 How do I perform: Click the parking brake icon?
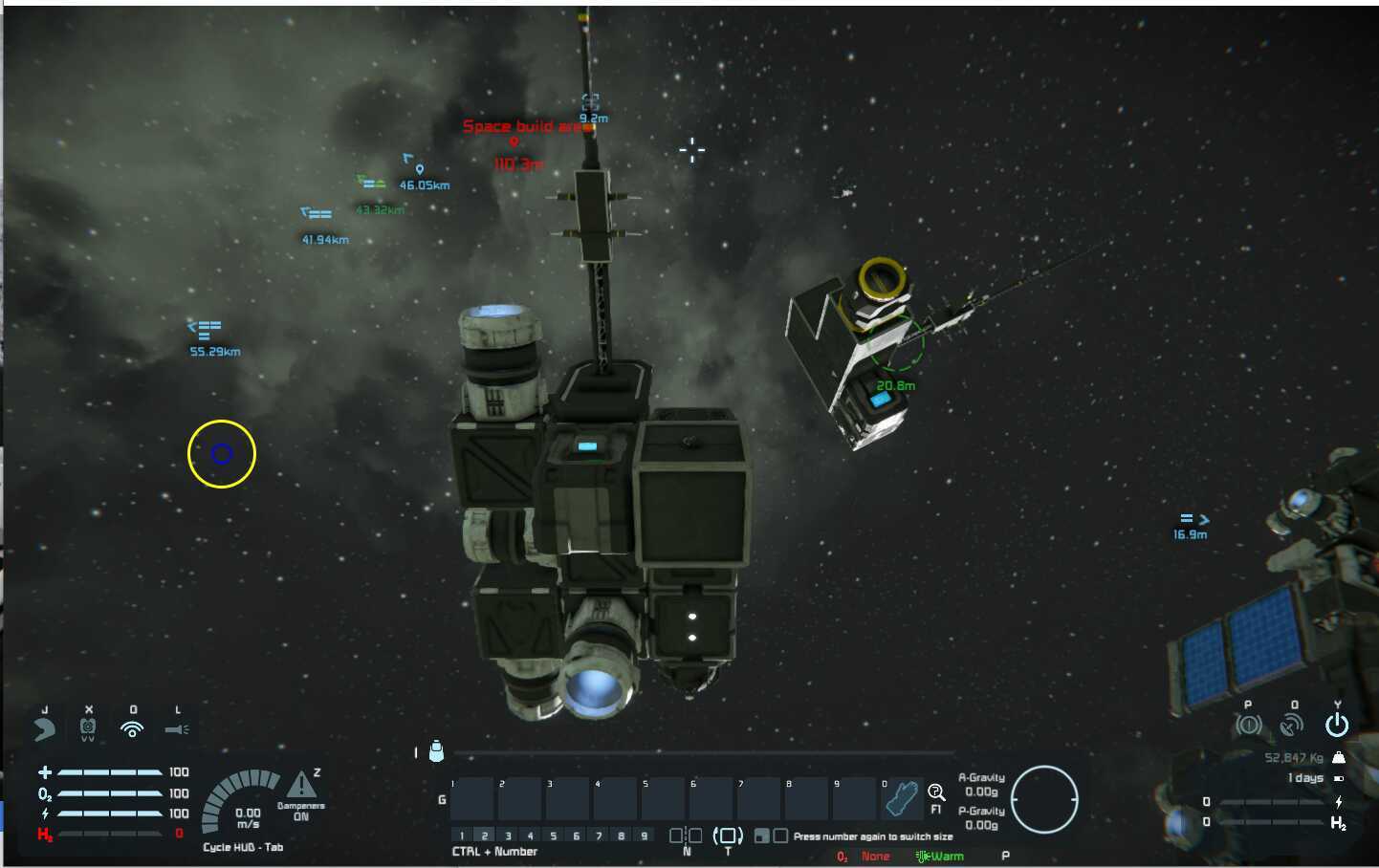coord(1248,726)
